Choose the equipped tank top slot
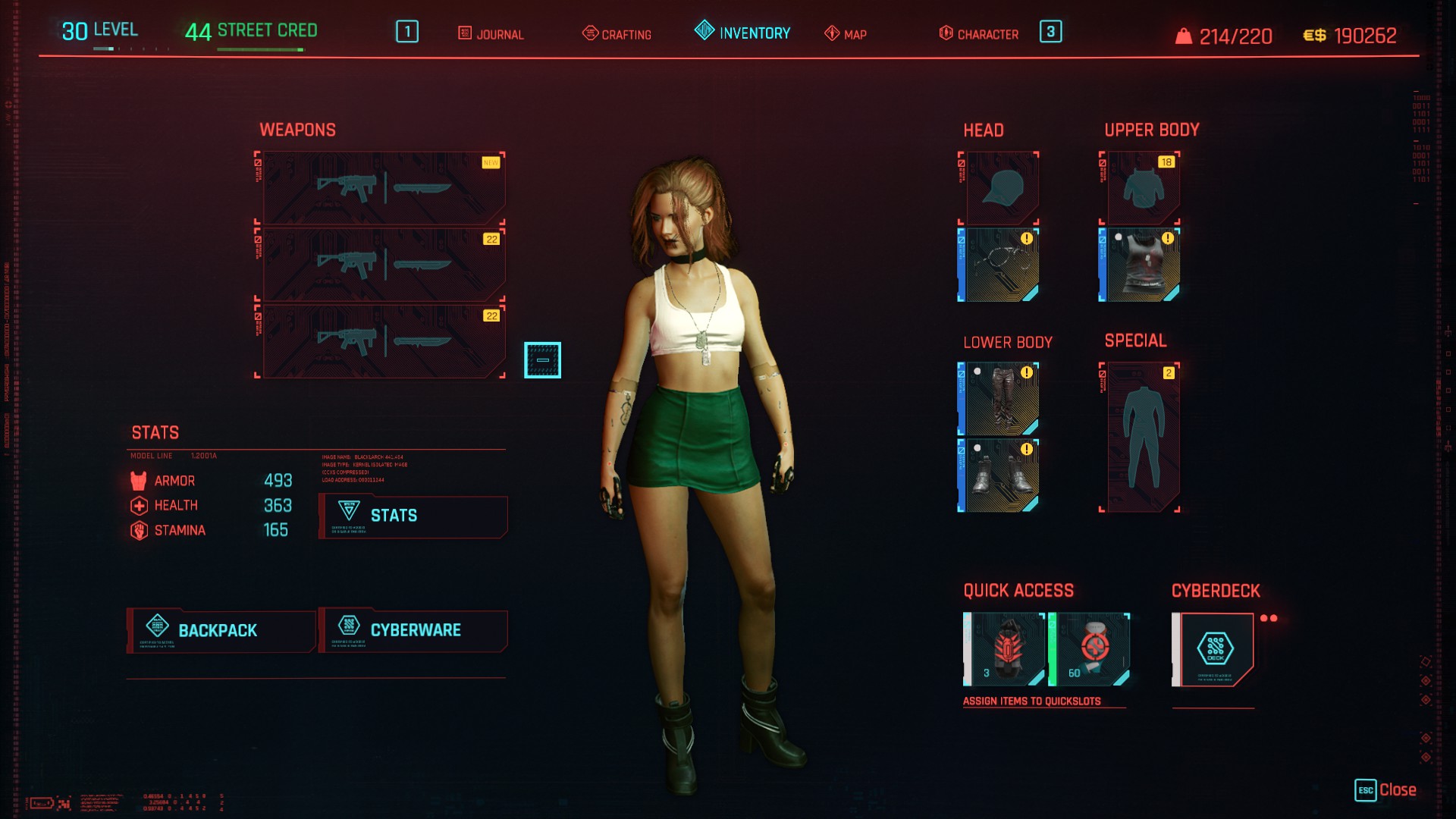Viewport: 1456px width, 819px height. 1141,265
